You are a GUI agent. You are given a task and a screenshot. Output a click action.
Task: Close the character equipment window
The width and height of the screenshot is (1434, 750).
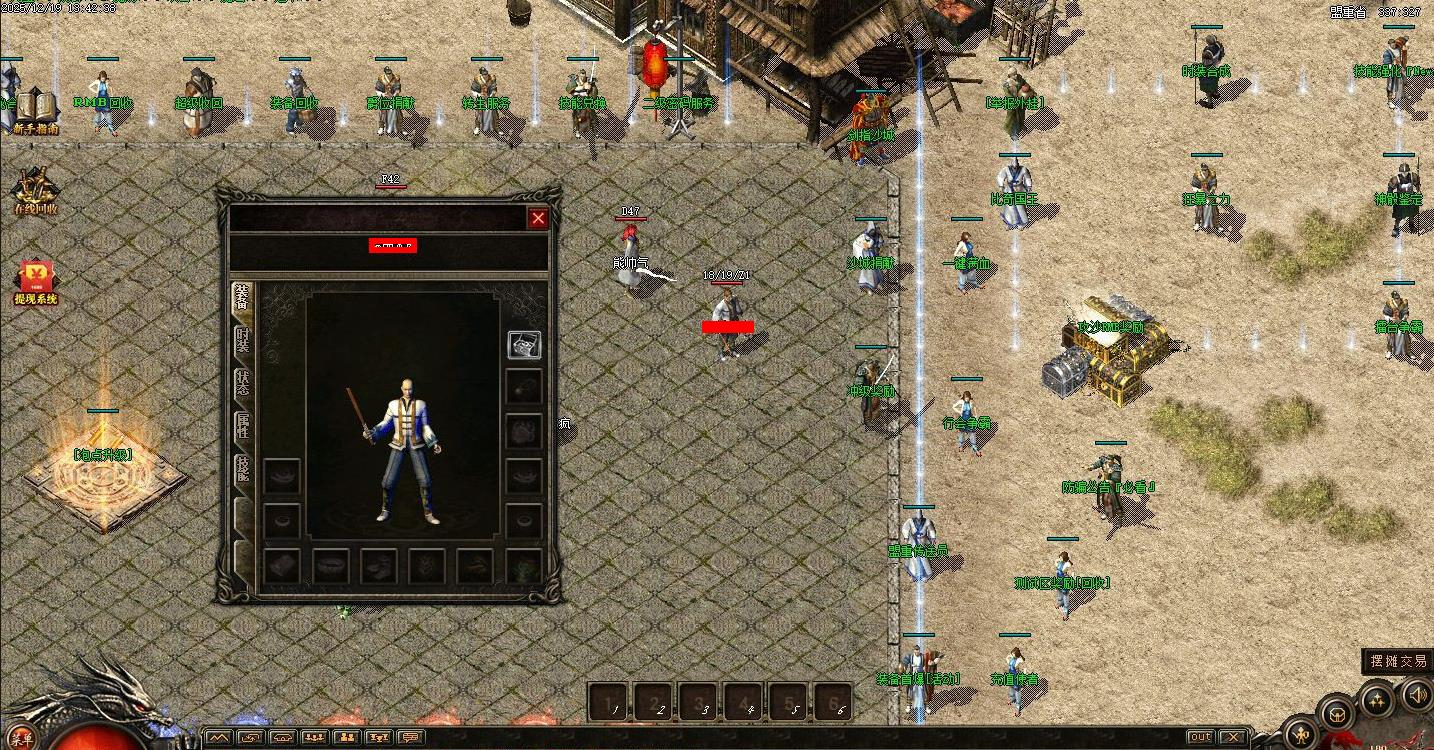(x=538, y=218)
